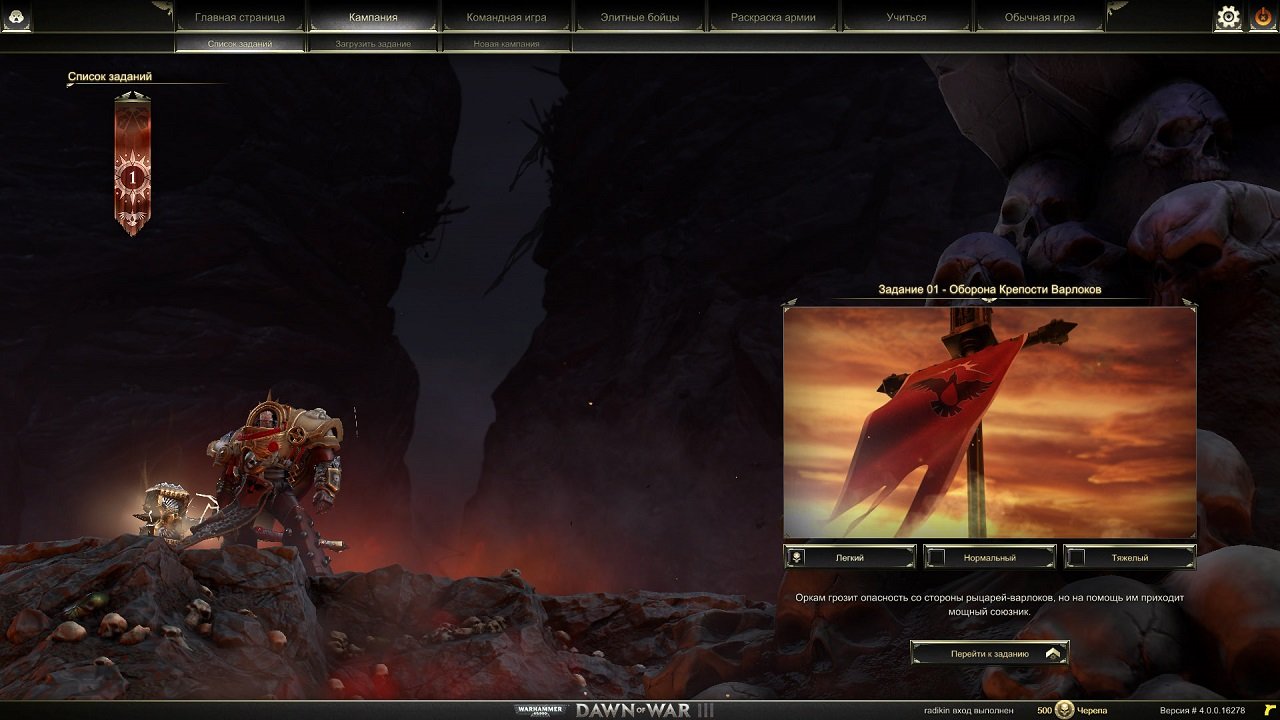Click the skull icon on Легкий difficulty button
Screen dimensions: 1280x720
coord(794,557)
